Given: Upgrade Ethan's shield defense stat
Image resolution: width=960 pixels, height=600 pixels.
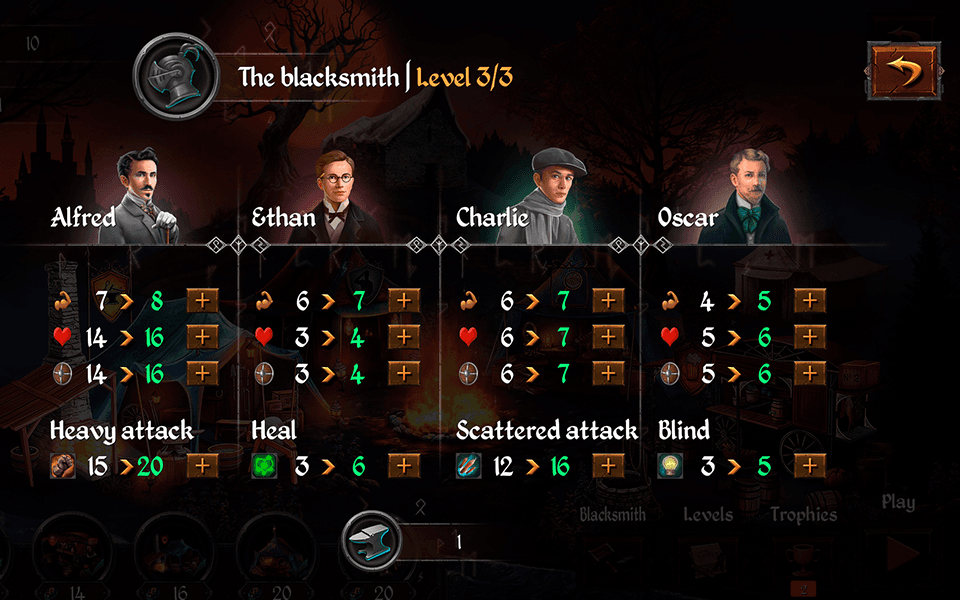Looking at the screenshot, I should tap(404, 374).
